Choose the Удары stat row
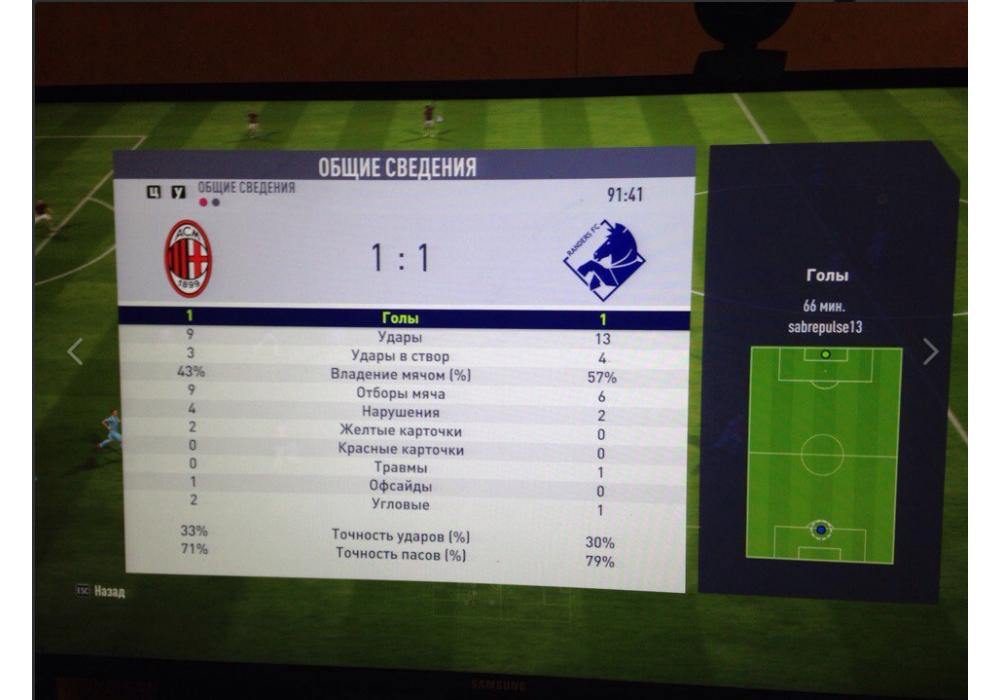 pos(399,337)
